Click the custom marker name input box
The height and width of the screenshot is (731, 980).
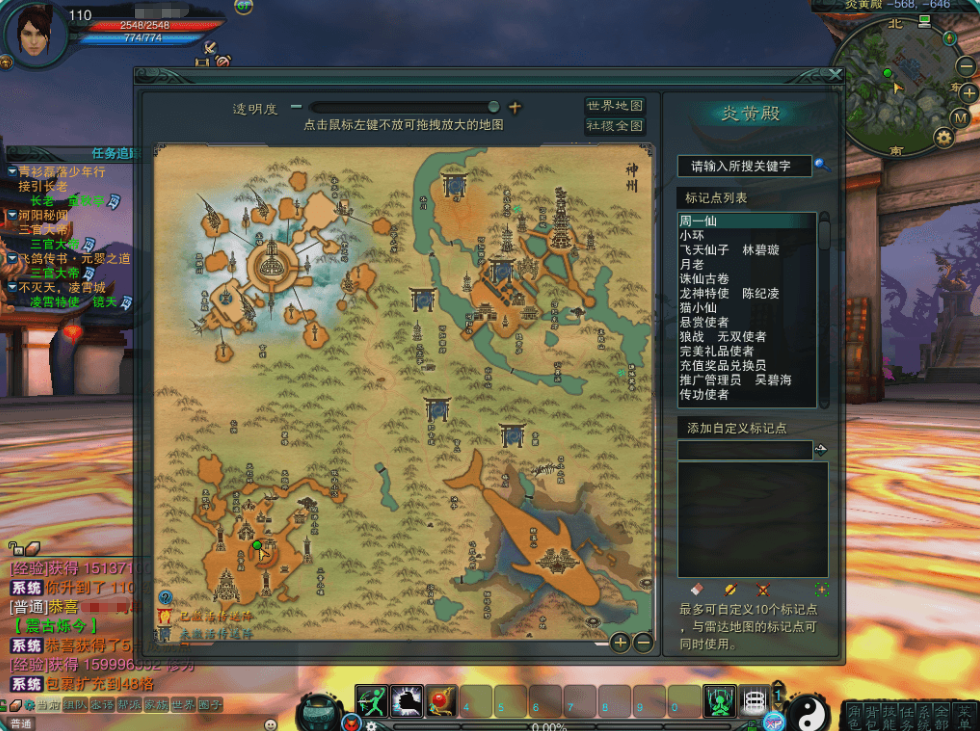tap(744, 451)
